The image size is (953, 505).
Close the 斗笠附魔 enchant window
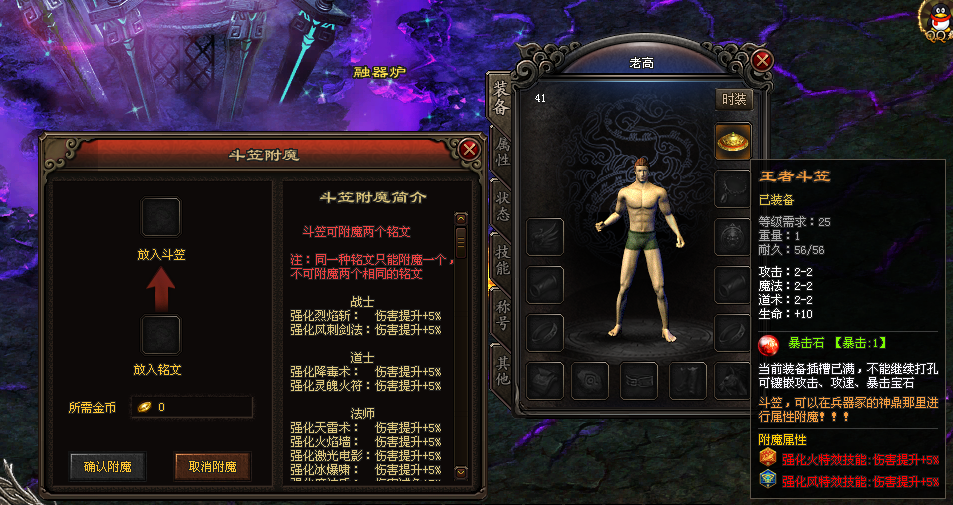[x=469, y=151]
